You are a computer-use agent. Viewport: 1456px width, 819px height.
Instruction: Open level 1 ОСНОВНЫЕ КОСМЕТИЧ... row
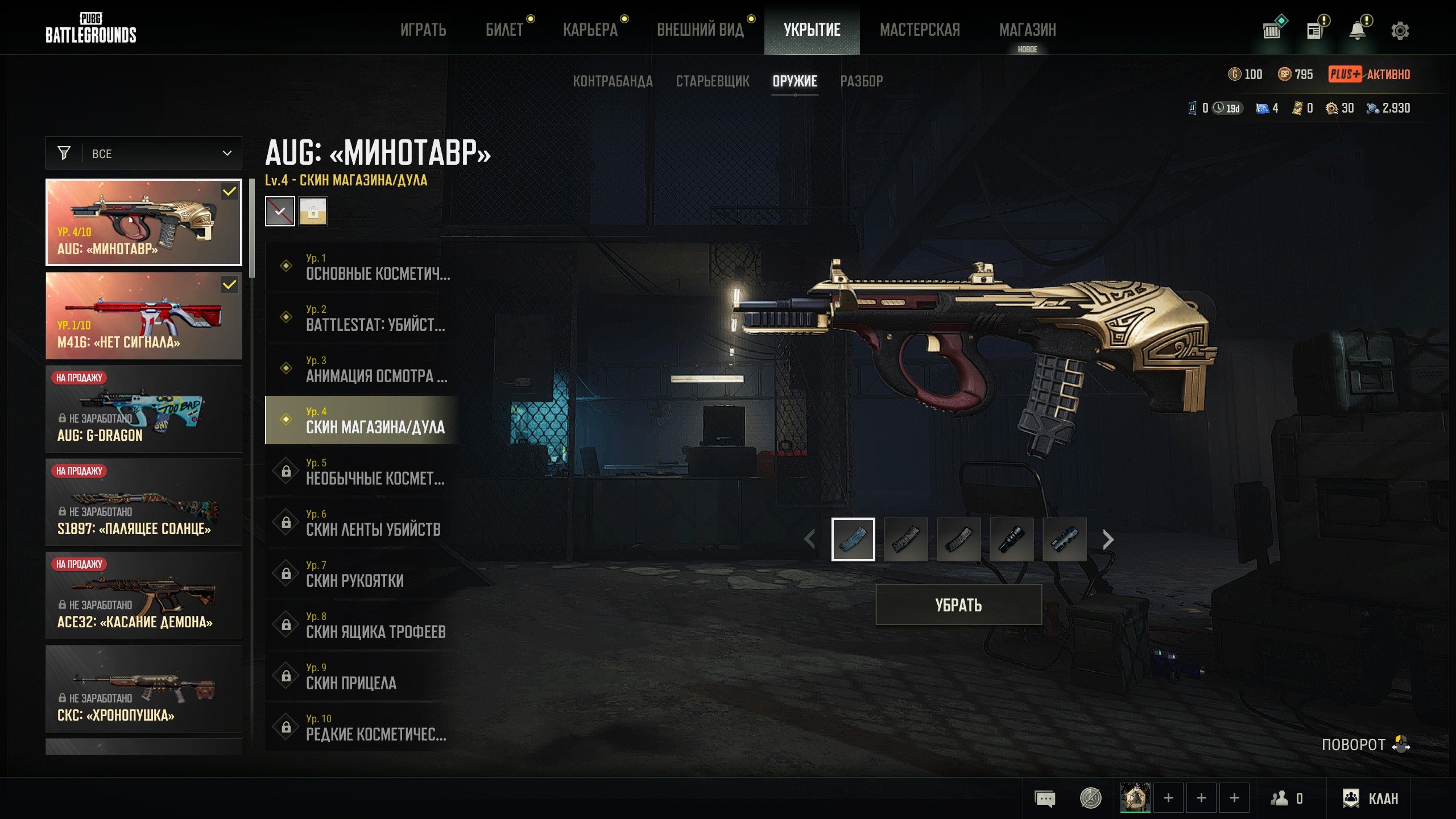(x=362, y=267)
